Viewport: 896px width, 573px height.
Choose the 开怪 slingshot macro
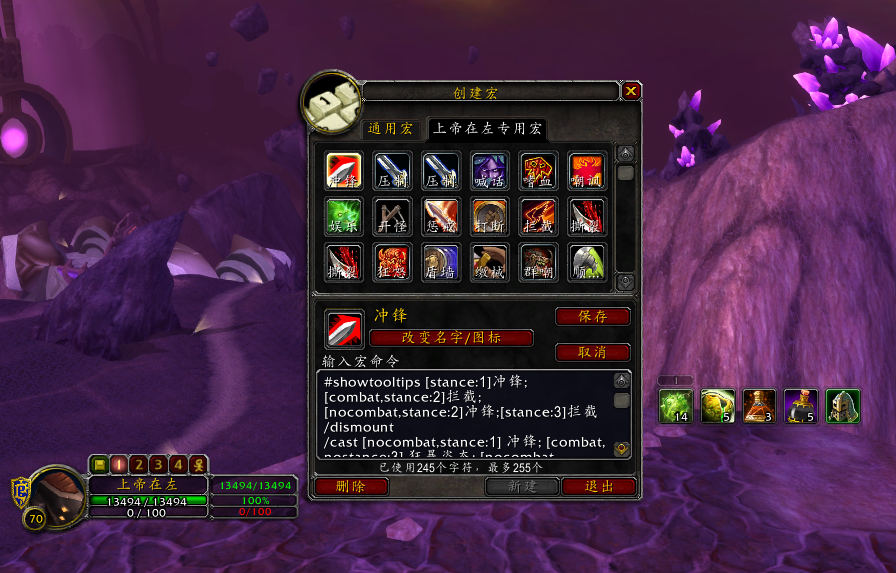click(393, 217)
